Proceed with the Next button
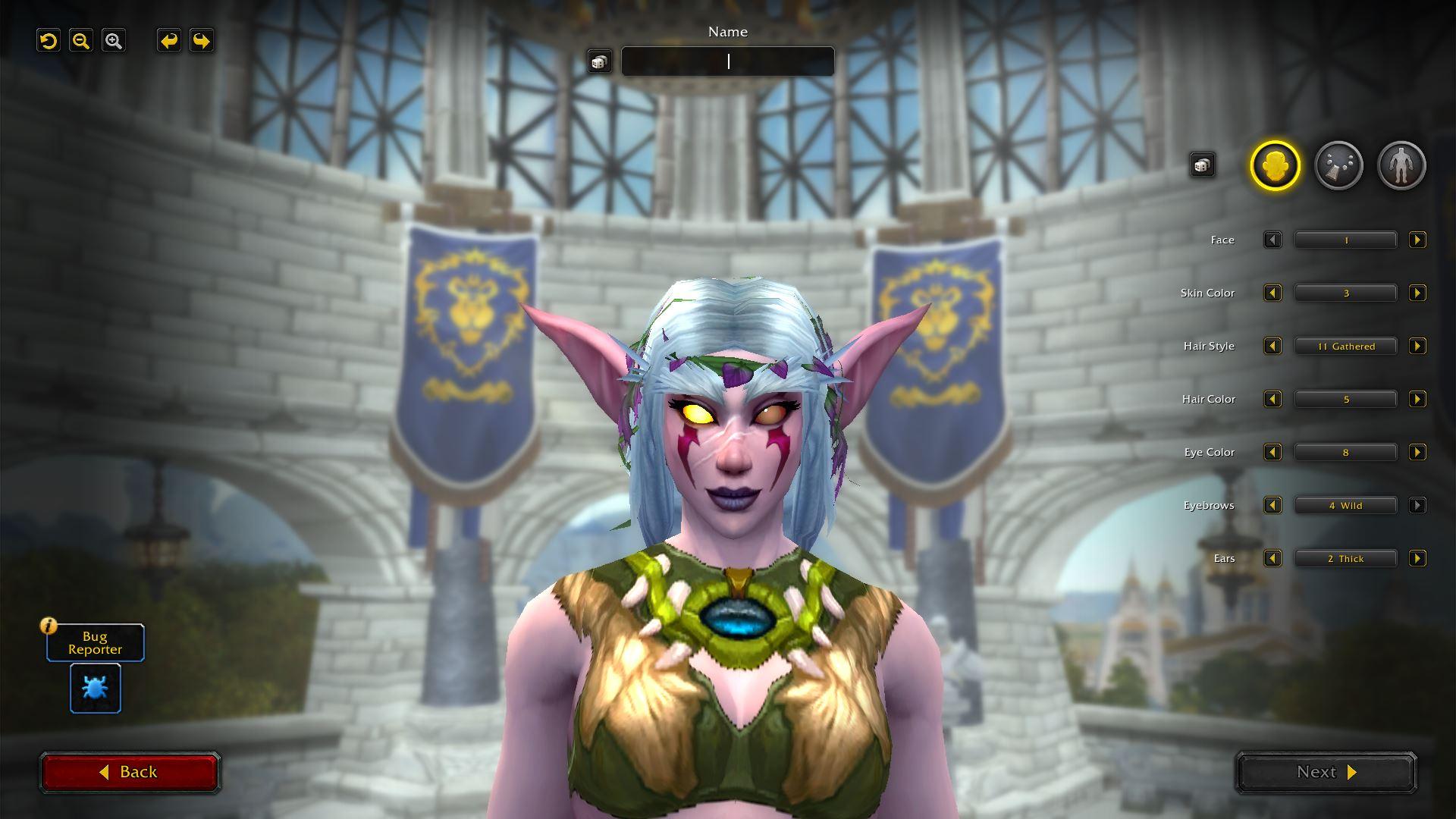The image size is (1456, 819). pos(1326,772)
